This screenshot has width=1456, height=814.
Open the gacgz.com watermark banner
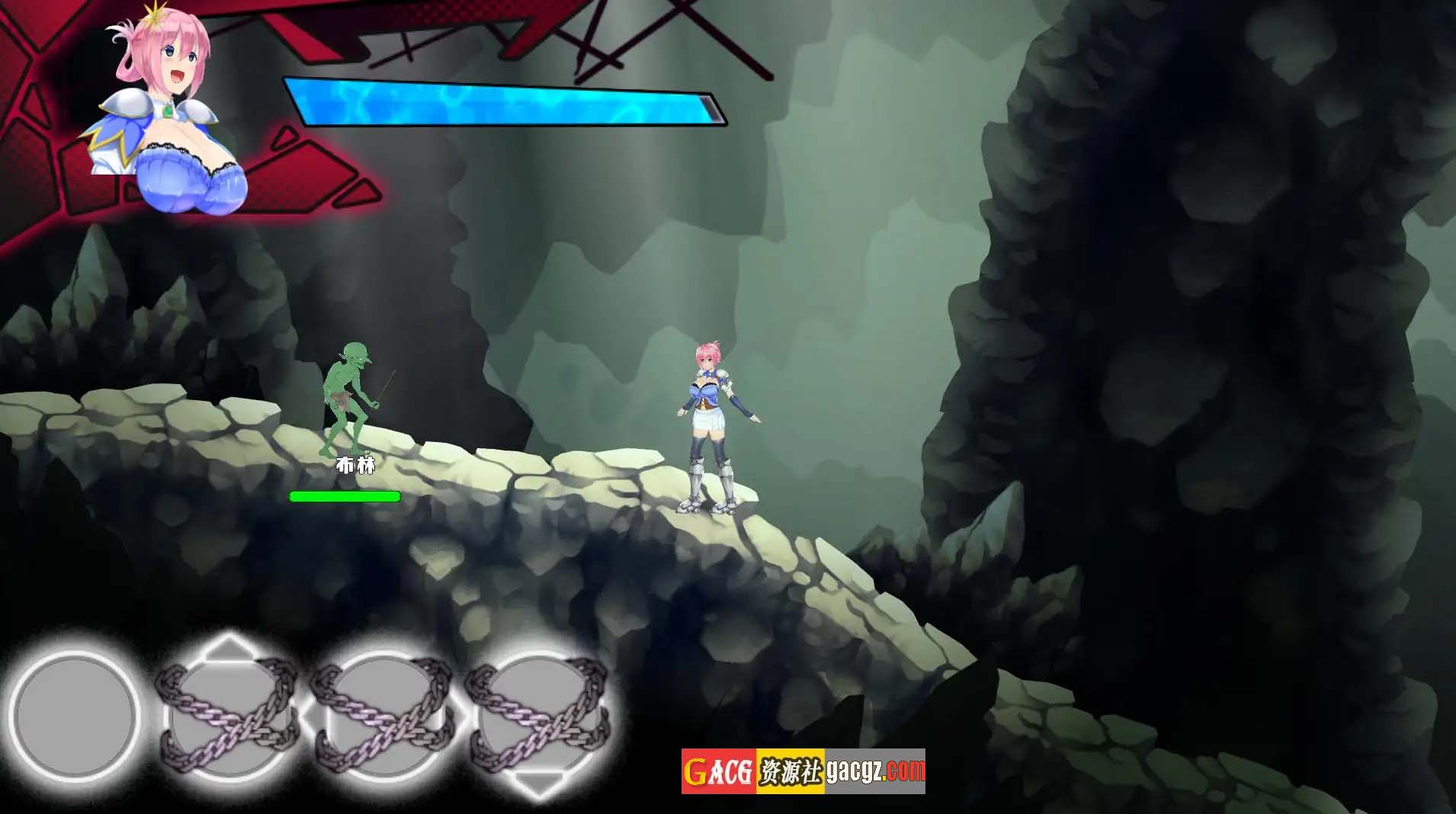(803, 771)
